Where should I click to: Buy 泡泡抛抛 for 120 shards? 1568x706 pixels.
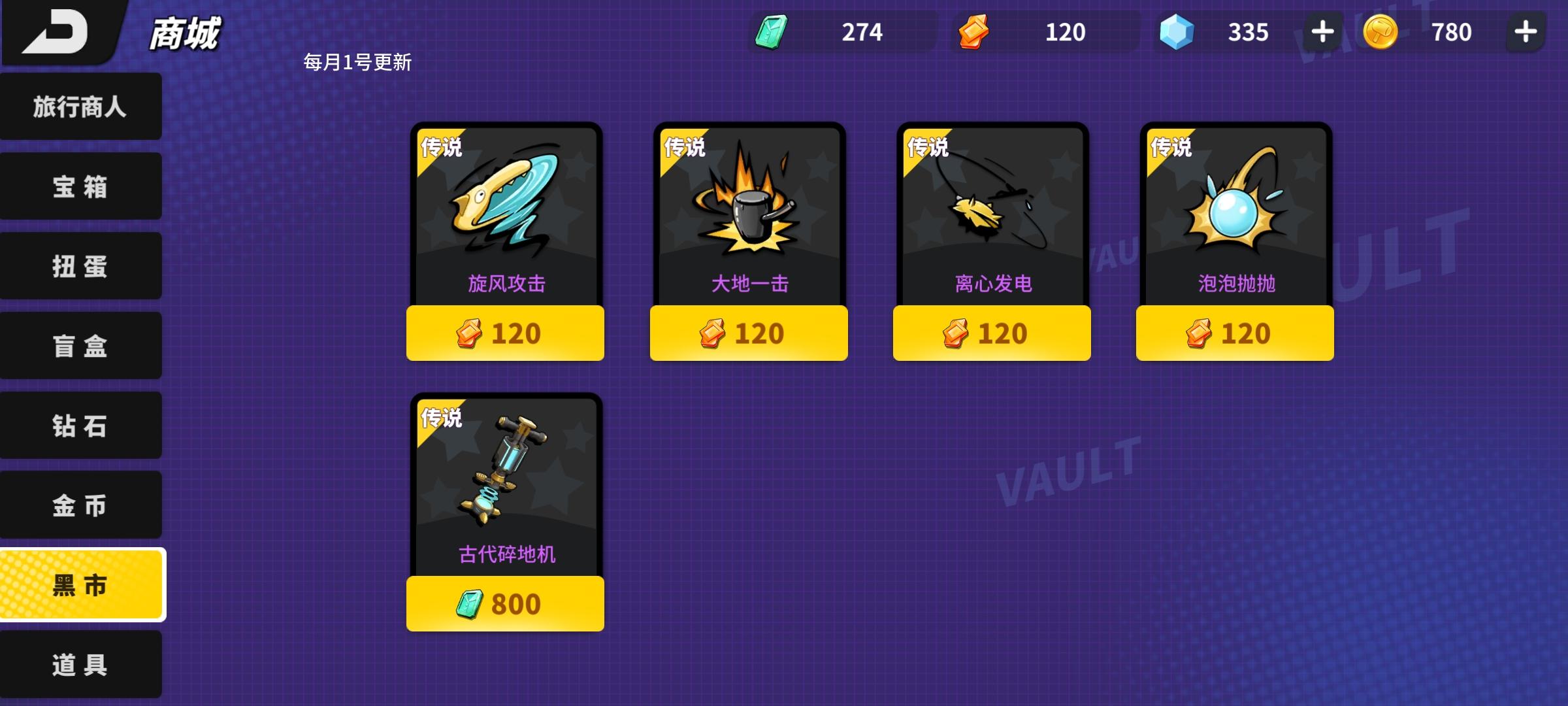1235,332
